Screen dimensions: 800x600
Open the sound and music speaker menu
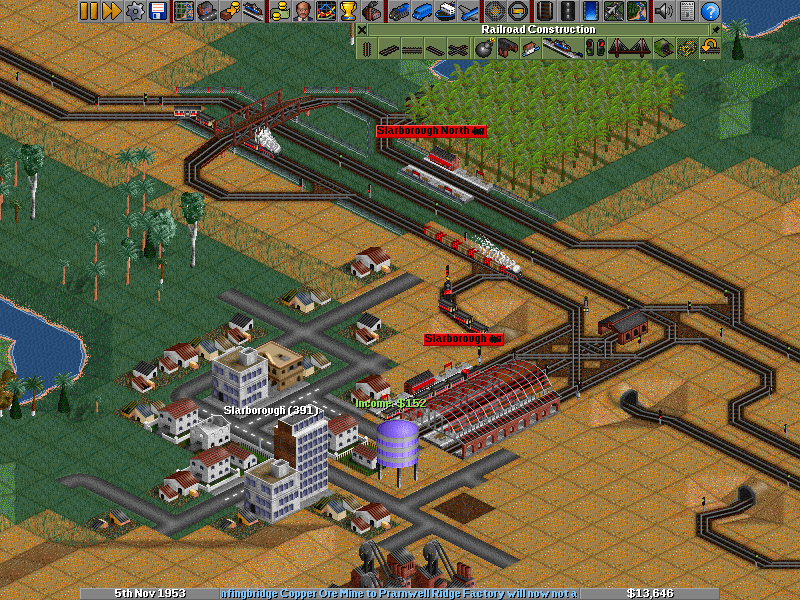pos(663,11)
